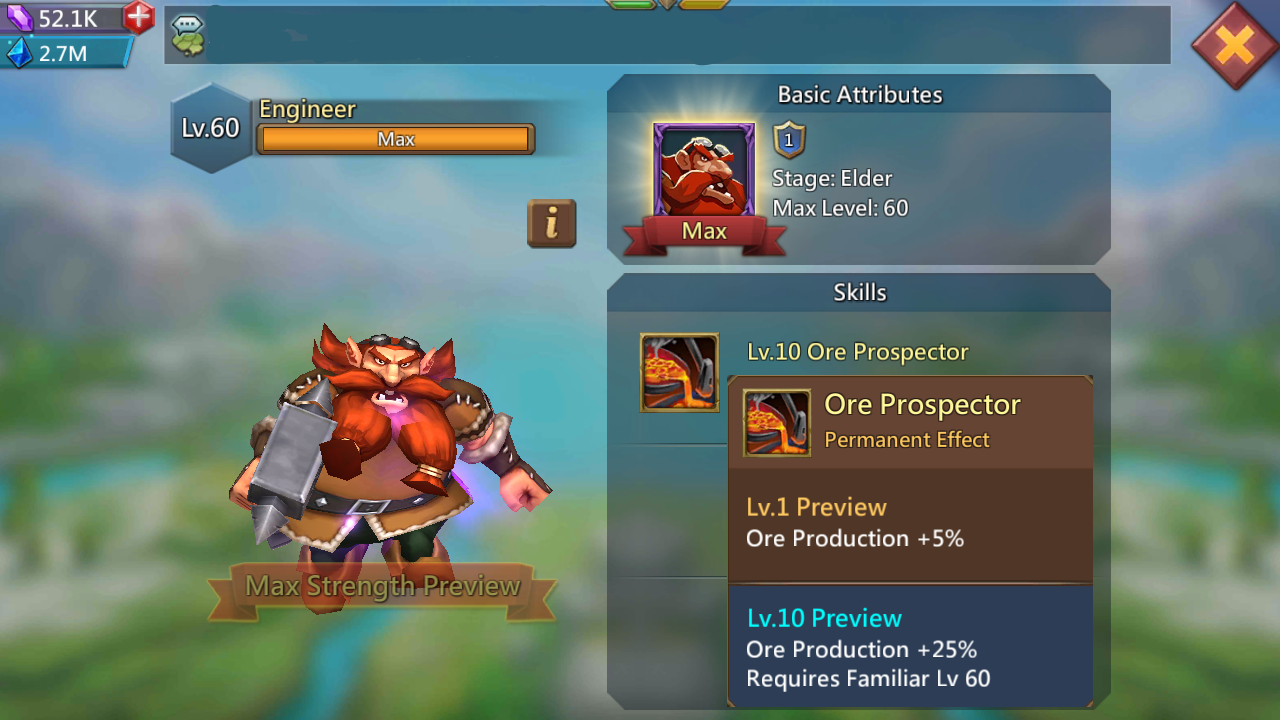Screen dimensions: 1280x720
Task: Close the familiar preview screen
Action: point(1235,45)
